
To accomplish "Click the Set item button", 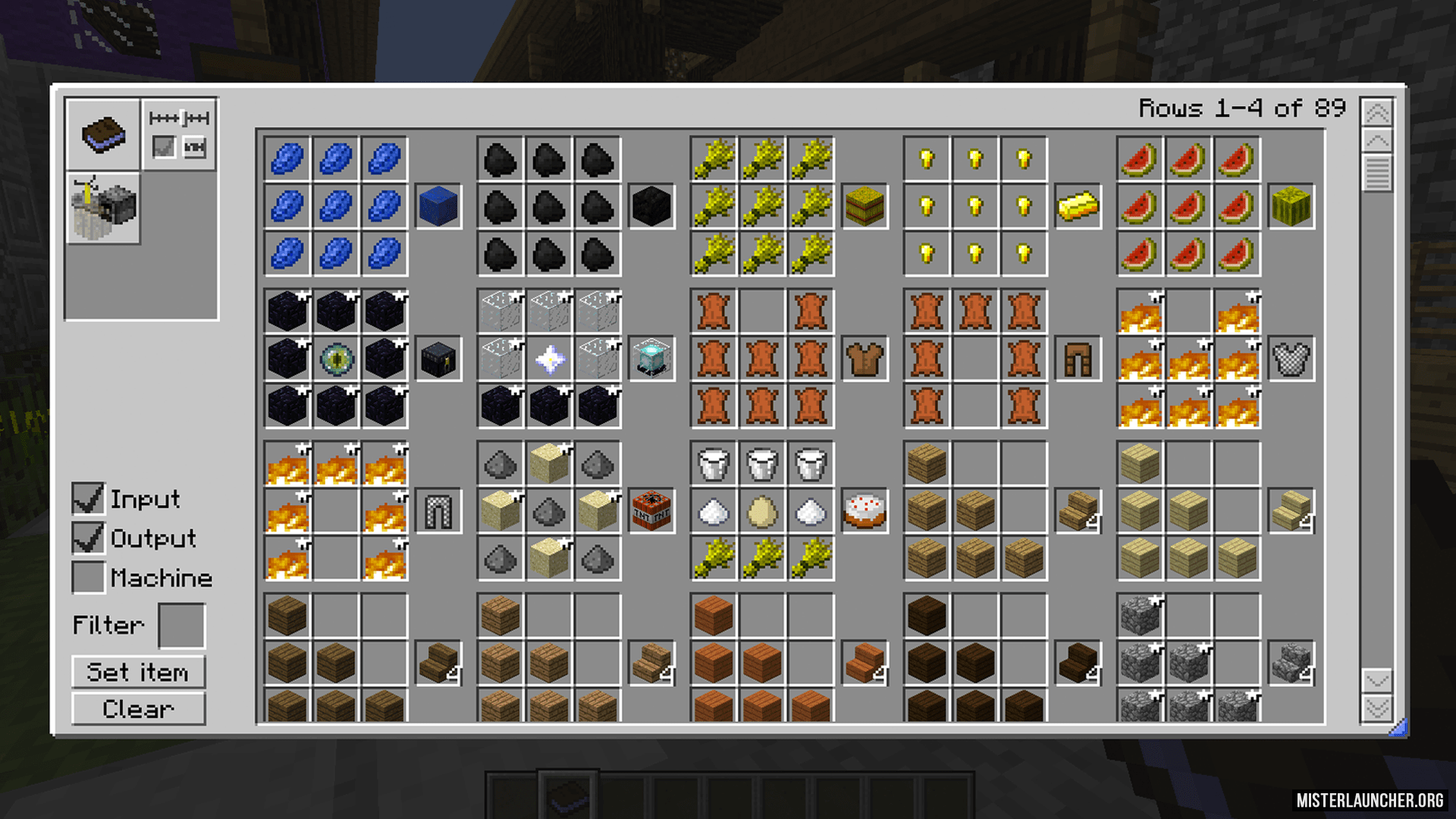I will (138, 673).
